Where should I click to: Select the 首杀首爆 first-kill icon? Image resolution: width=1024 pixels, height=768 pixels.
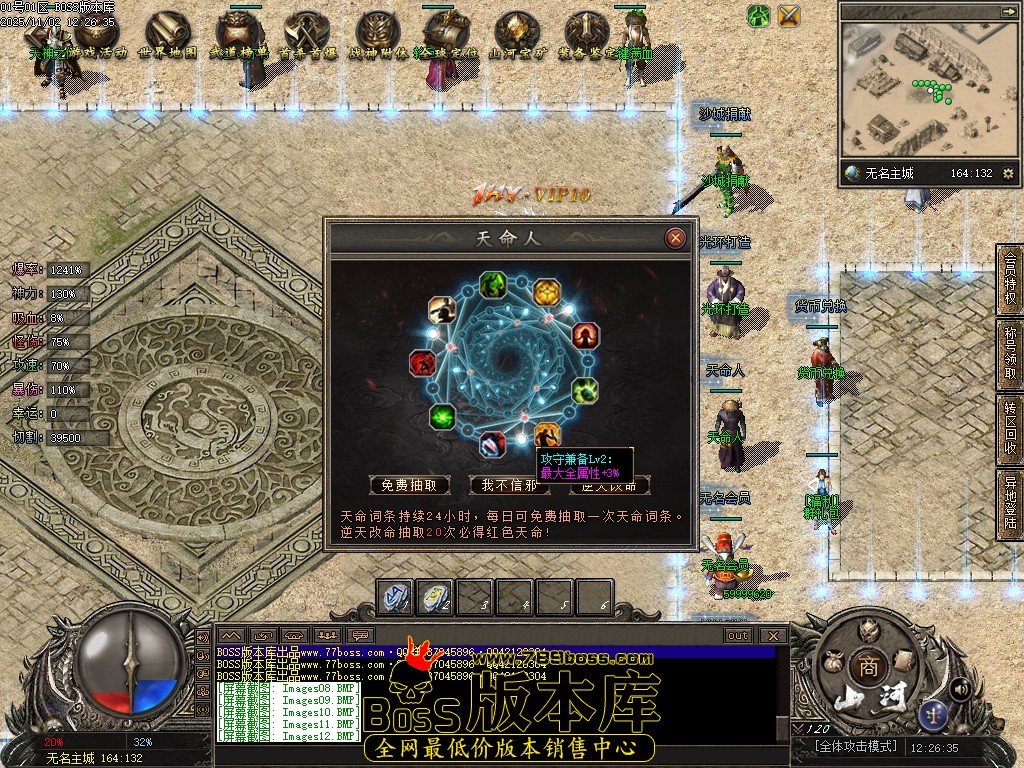pyautogui.click(x=305, y=36)
